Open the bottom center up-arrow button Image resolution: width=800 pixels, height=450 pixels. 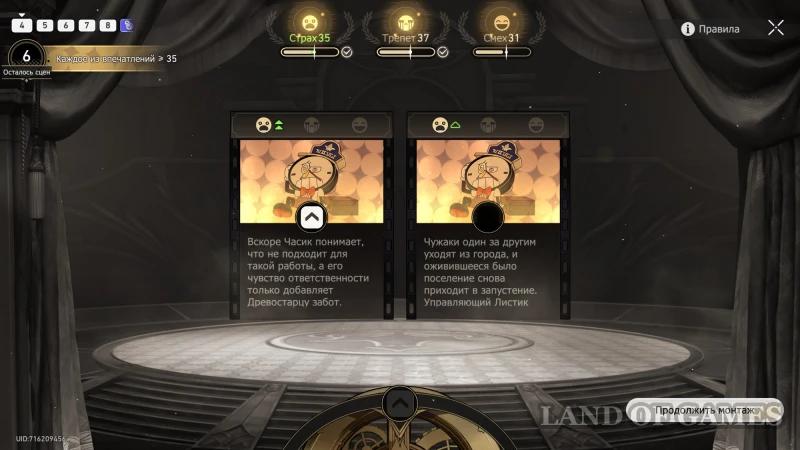click(x=399, y=403)
